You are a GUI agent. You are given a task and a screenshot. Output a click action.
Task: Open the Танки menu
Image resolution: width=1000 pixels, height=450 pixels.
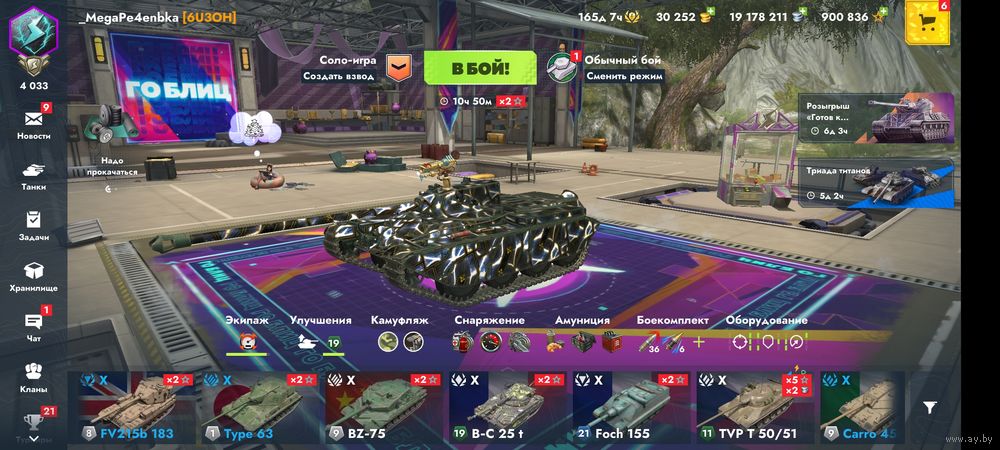[x=33, y=175]
